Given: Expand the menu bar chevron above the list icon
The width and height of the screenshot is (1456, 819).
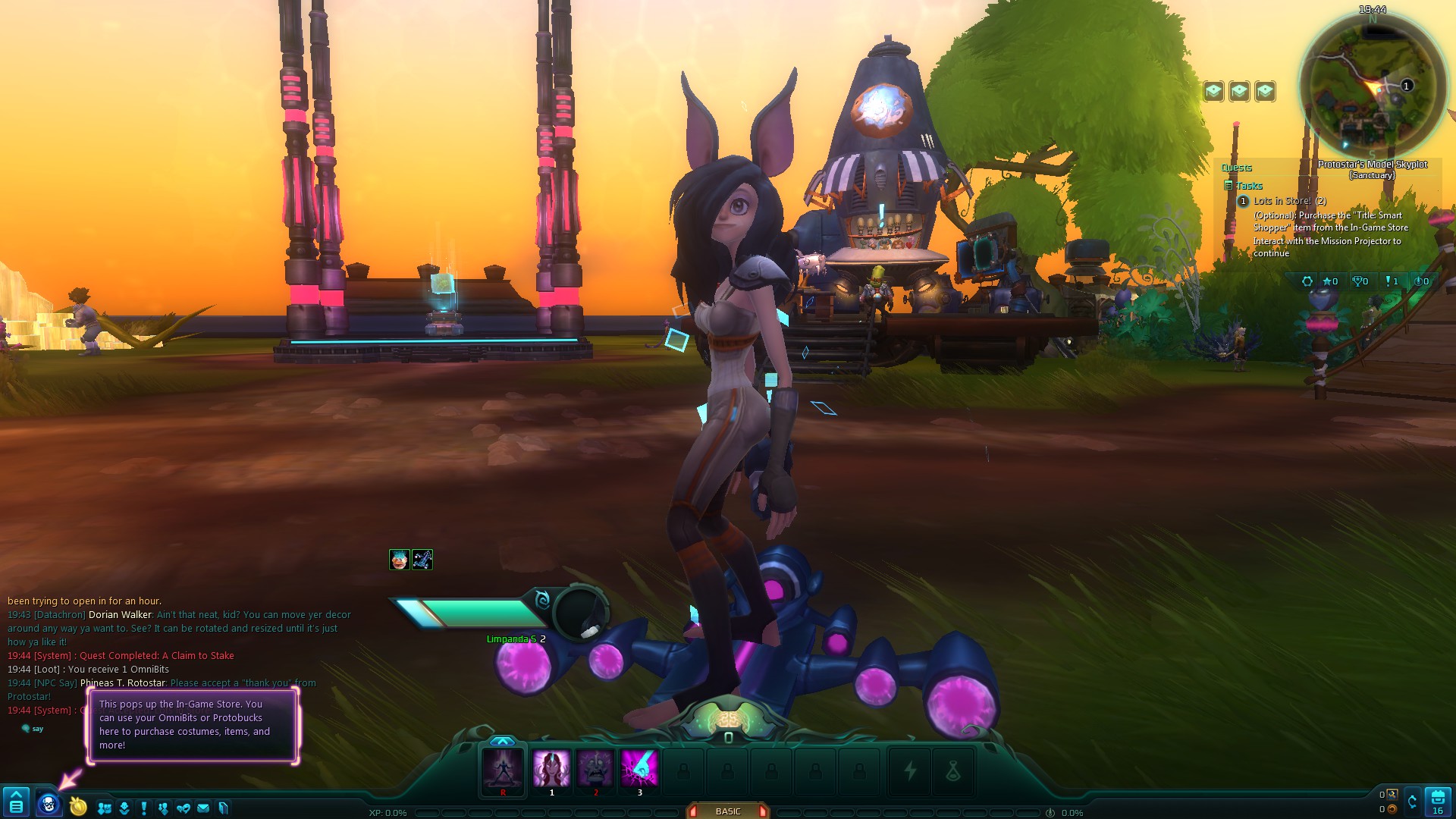Looking at the screenshot, I should (x=17, y=793).
